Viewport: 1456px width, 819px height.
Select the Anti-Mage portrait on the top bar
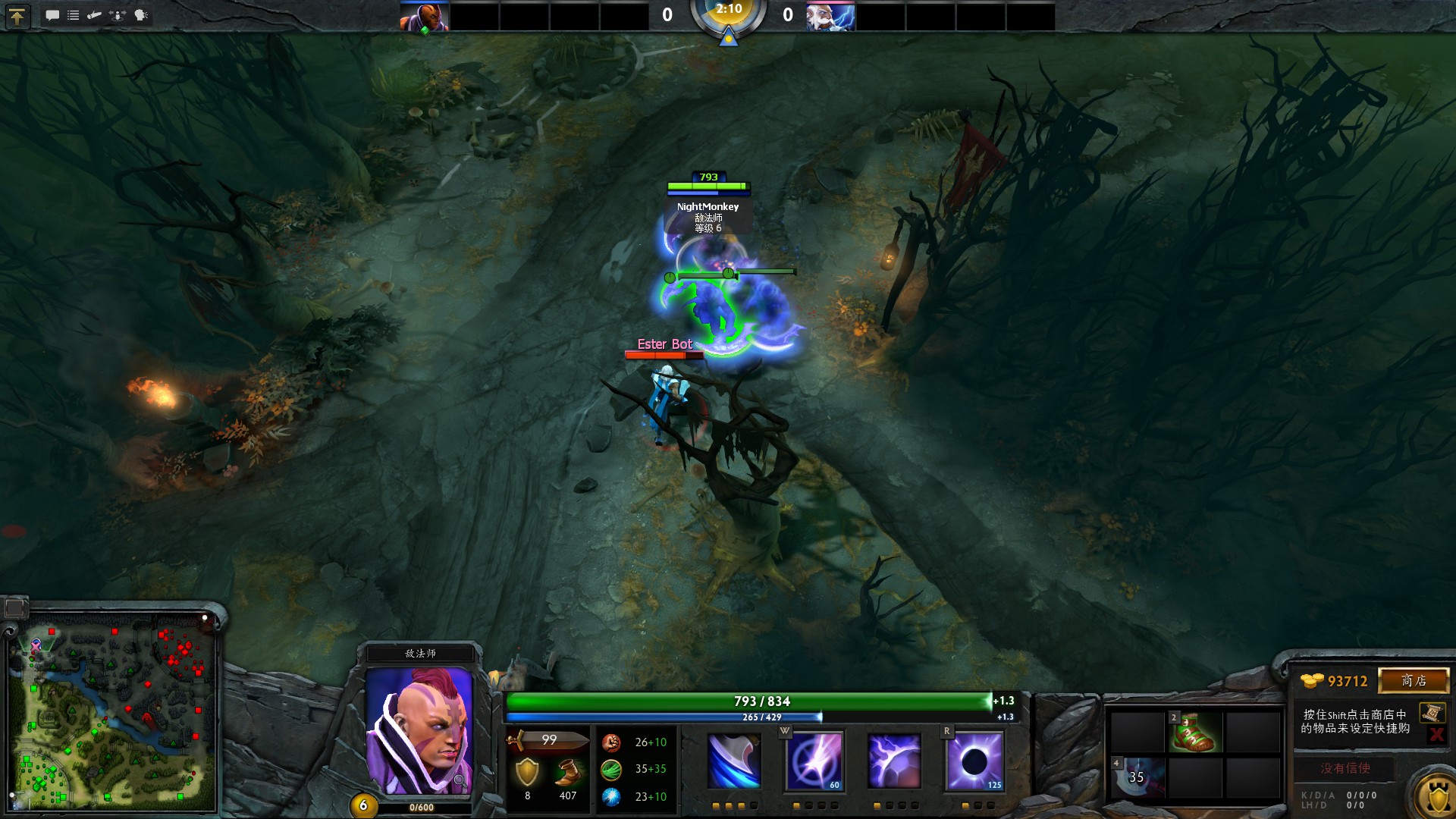(x=425, y=17)
